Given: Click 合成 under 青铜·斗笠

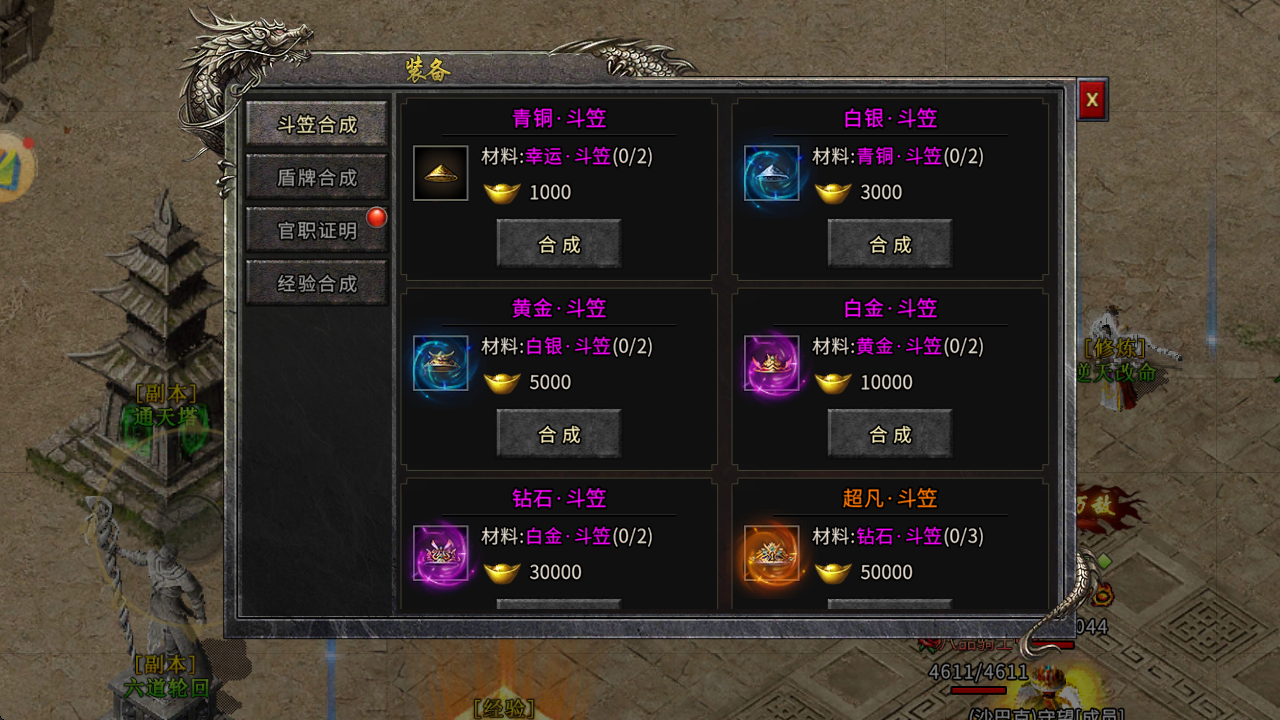Looking at the screenshot, I should (558, 243).
